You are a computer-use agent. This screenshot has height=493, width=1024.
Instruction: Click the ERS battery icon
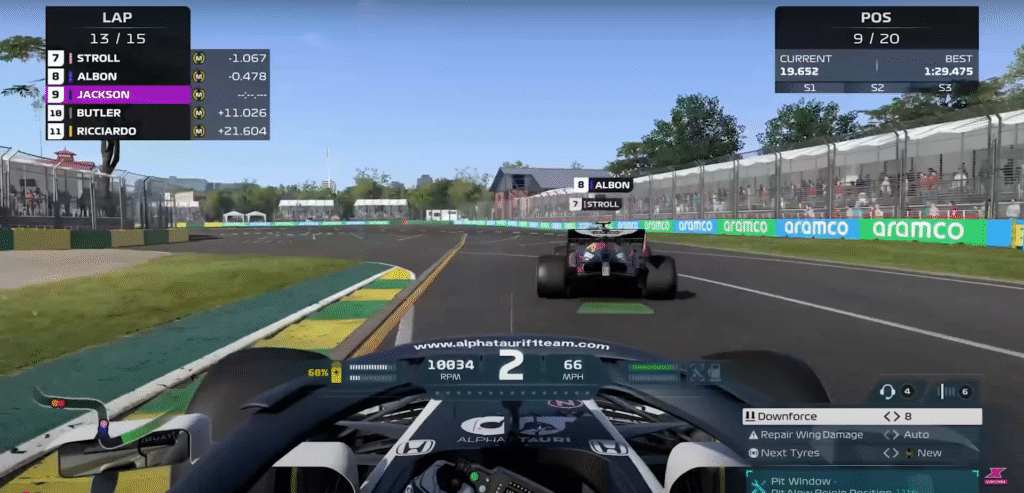338,373
